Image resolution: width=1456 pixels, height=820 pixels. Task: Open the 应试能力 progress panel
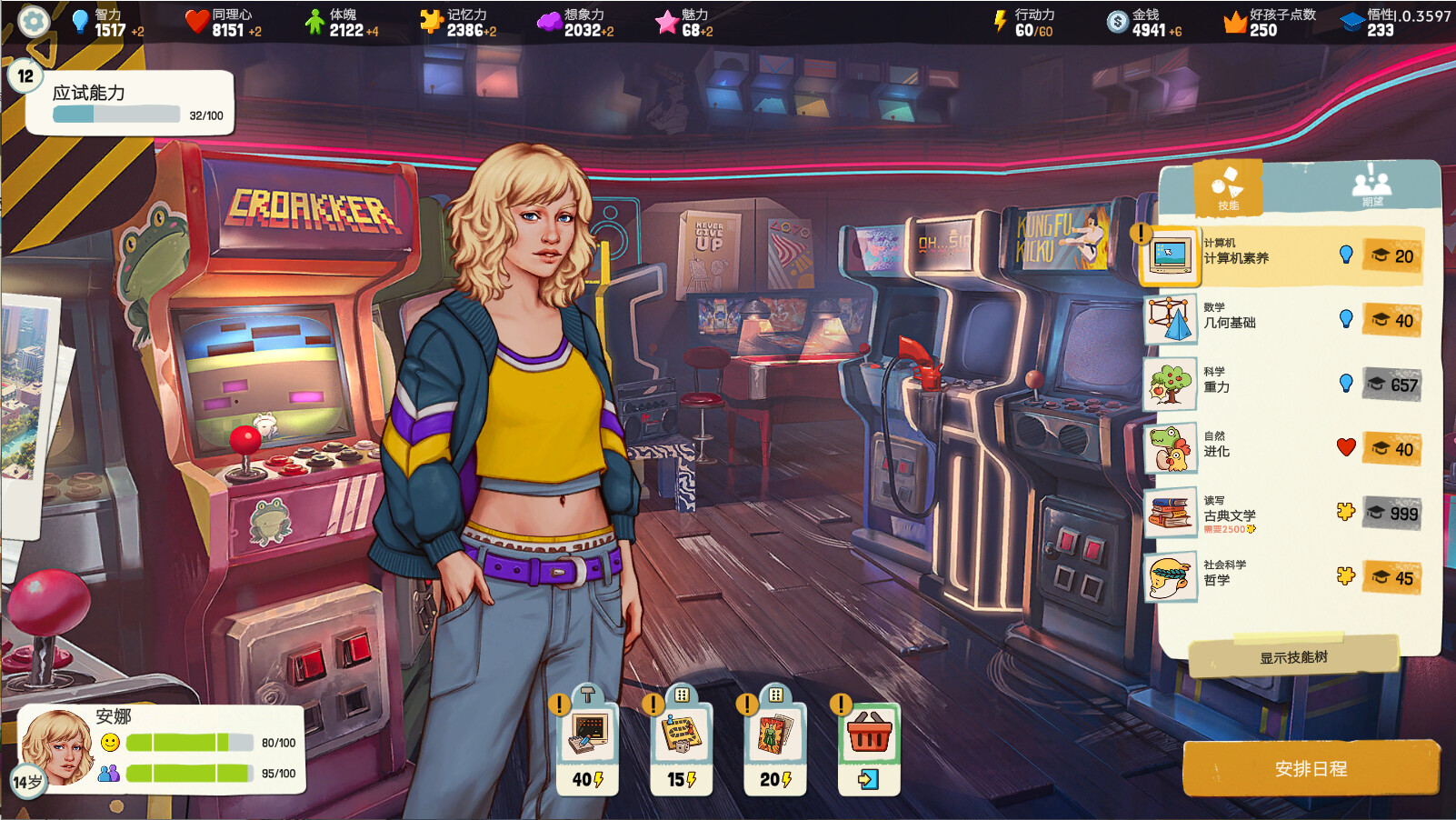(130, 103)
